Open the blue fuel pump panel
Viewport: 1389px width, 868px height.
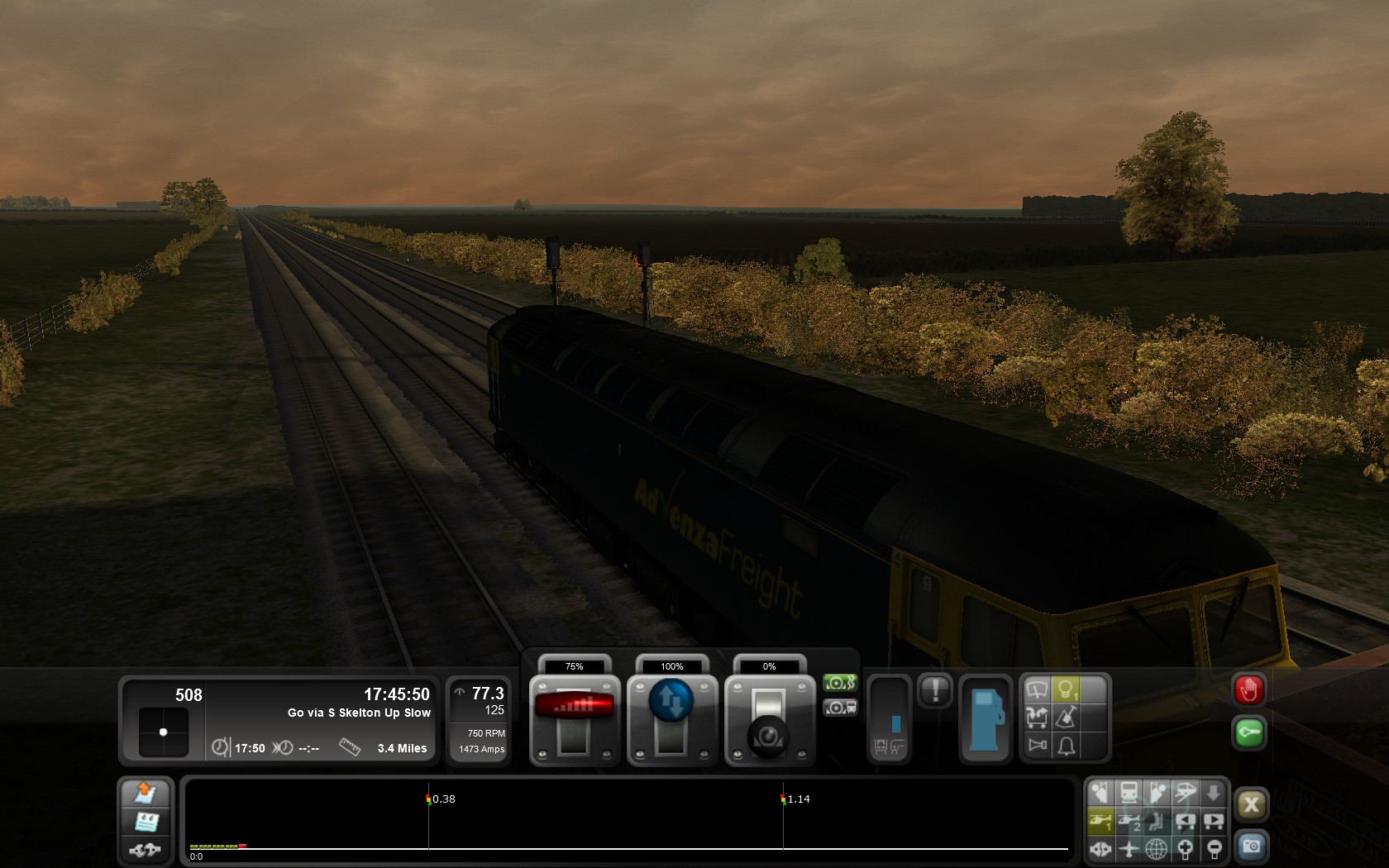[x=986, y=718]
